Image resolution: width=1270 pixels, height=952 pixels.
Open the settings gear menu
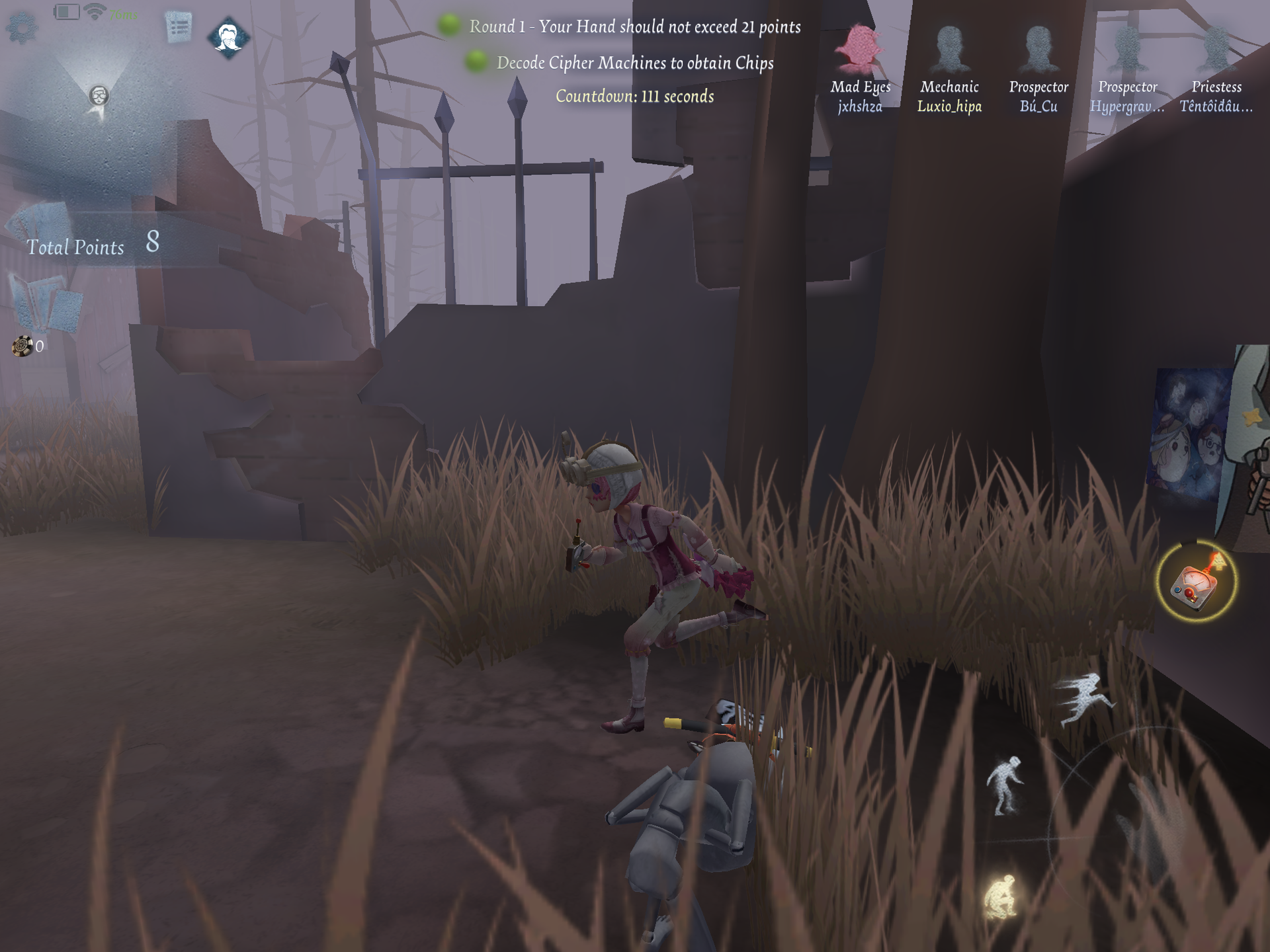click(x=22, y=28)
